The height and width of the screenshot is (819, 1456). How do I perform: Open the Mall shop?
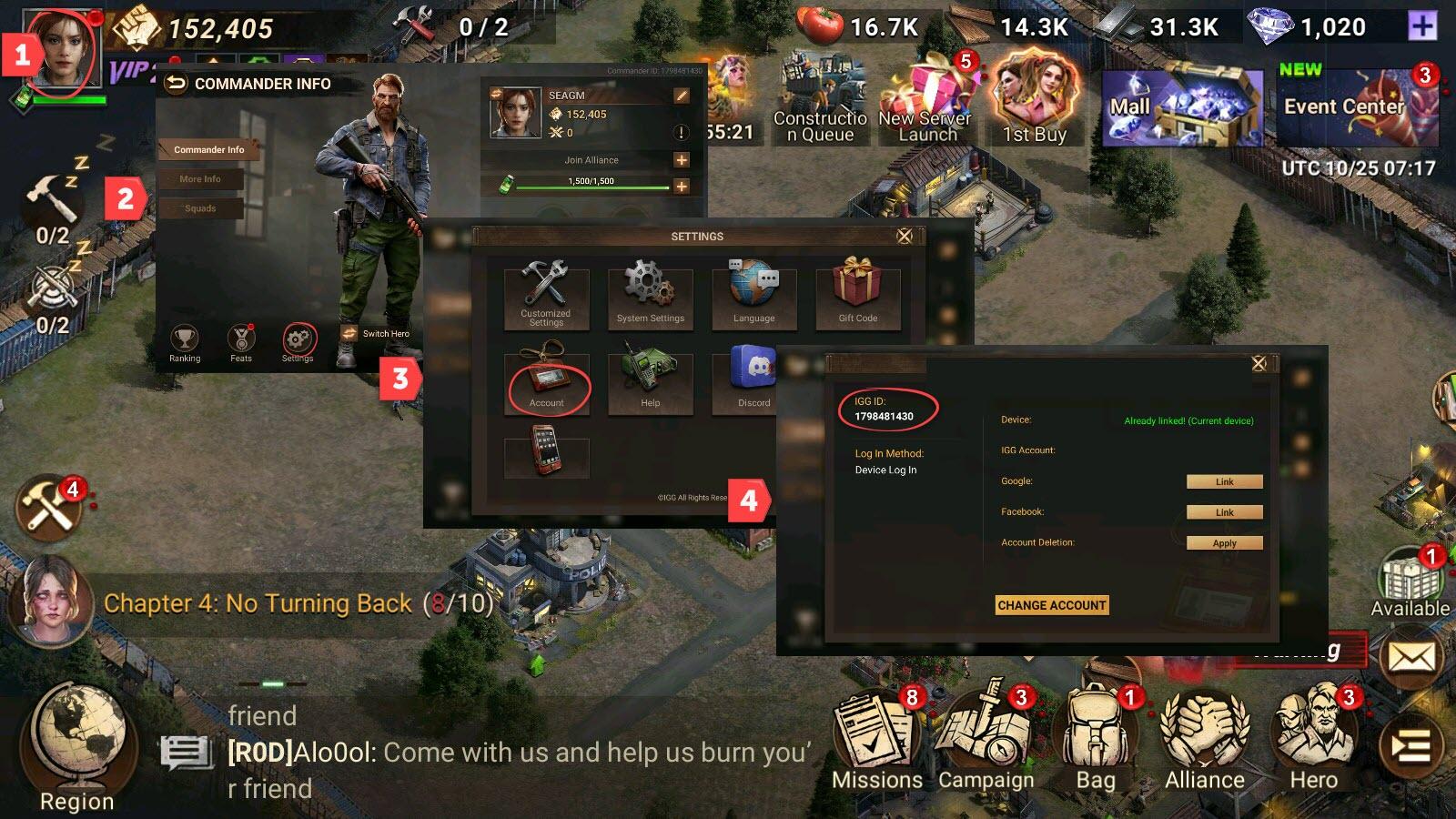1181,107
